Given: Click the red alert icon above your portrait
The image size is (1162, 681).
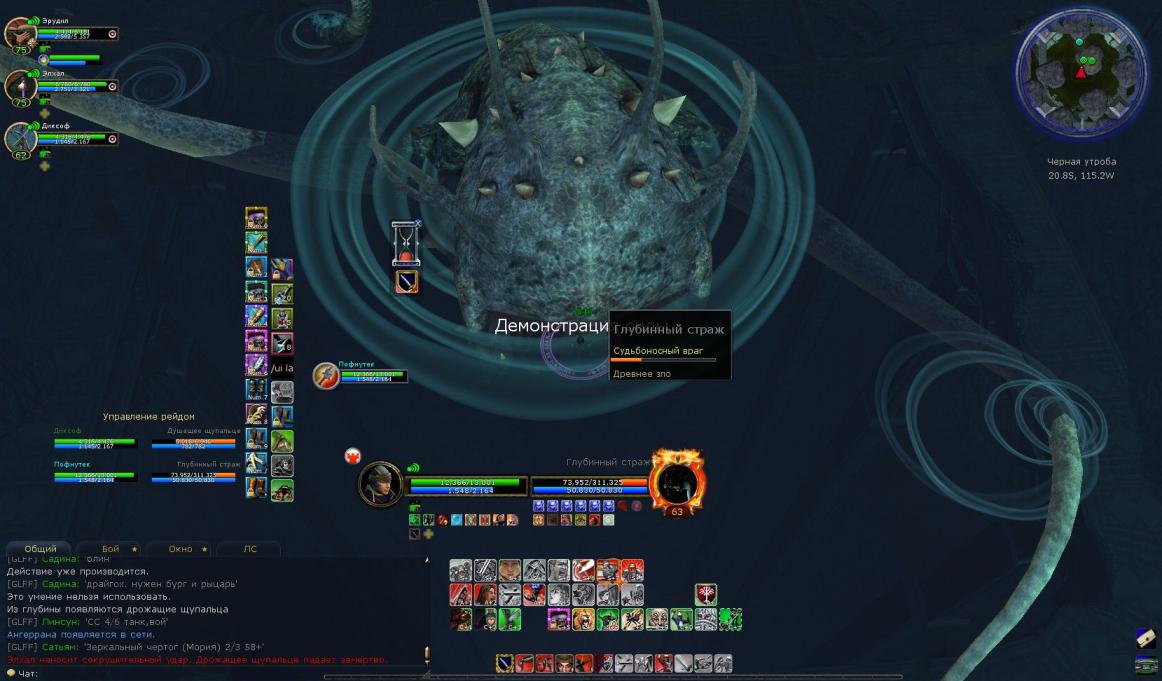Looking at the screenshot, I should tap(352, 455).
